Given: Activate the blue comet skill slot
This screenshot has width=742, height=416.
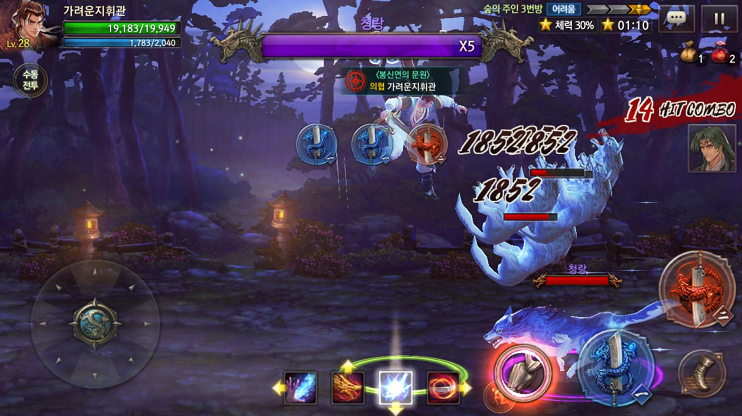Looking at the screenshot, I should 300,386.
